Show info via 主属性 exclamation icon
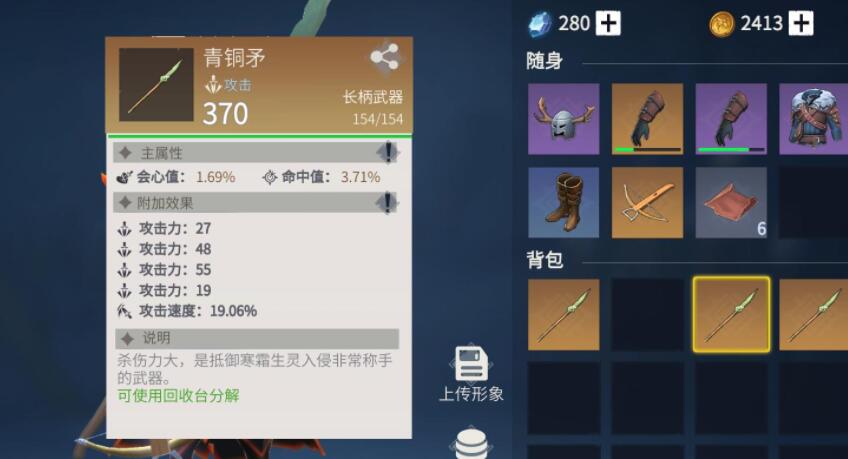This screenshot has width=848, height=459. 388,152
